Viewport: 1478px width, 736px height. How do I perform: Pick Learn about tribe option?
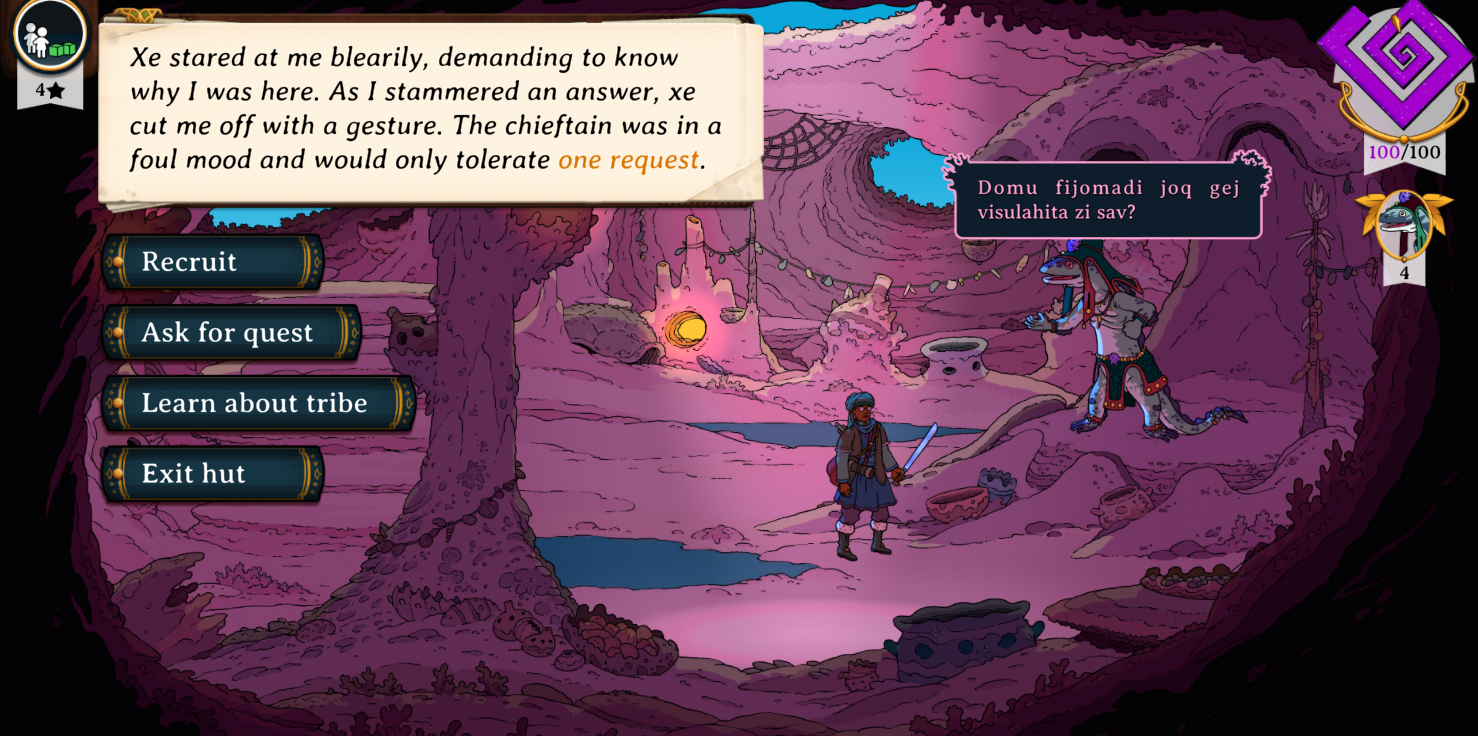tap(258, 403)
